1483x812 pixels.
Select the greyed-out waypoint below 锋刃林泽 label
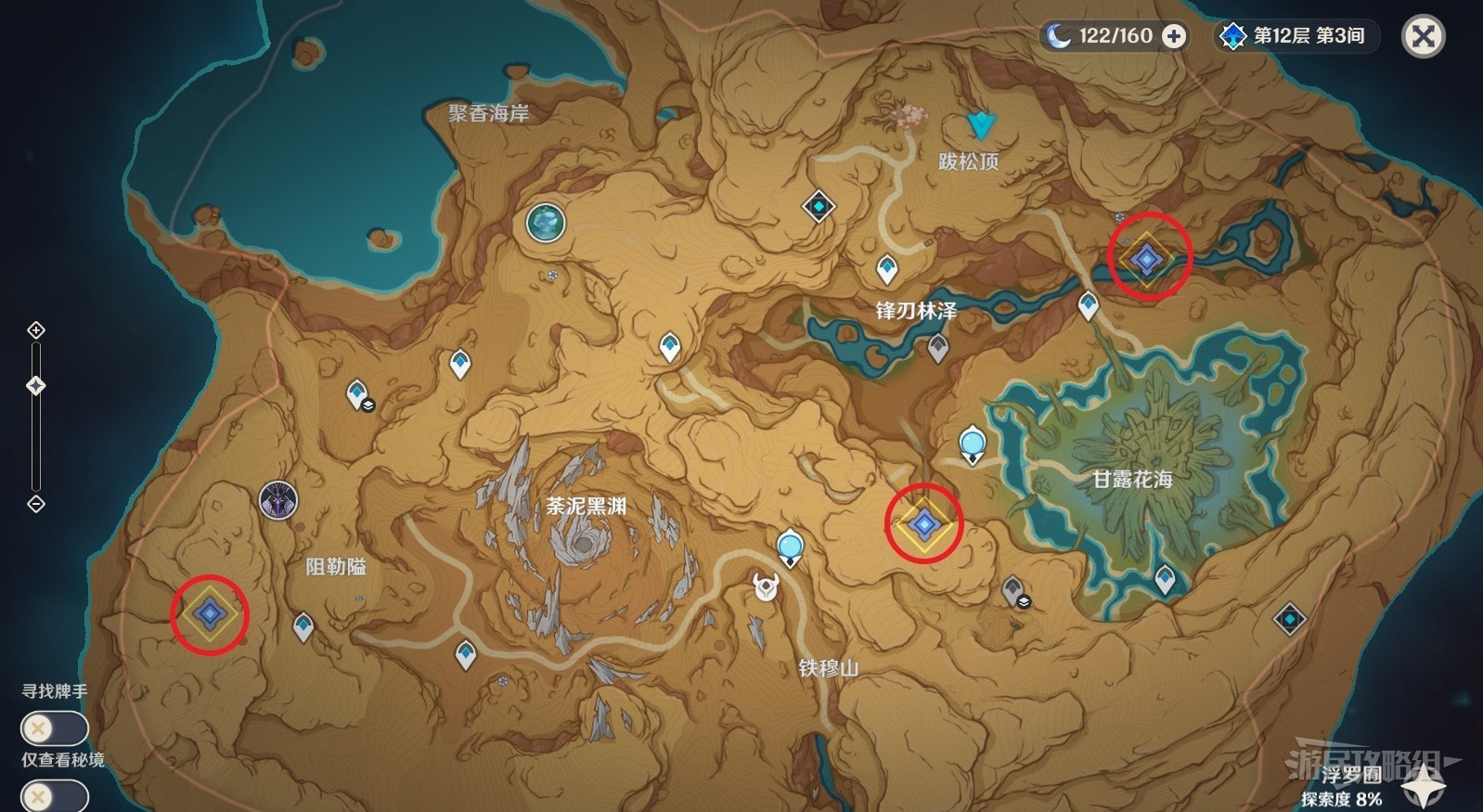click(938, 348)
